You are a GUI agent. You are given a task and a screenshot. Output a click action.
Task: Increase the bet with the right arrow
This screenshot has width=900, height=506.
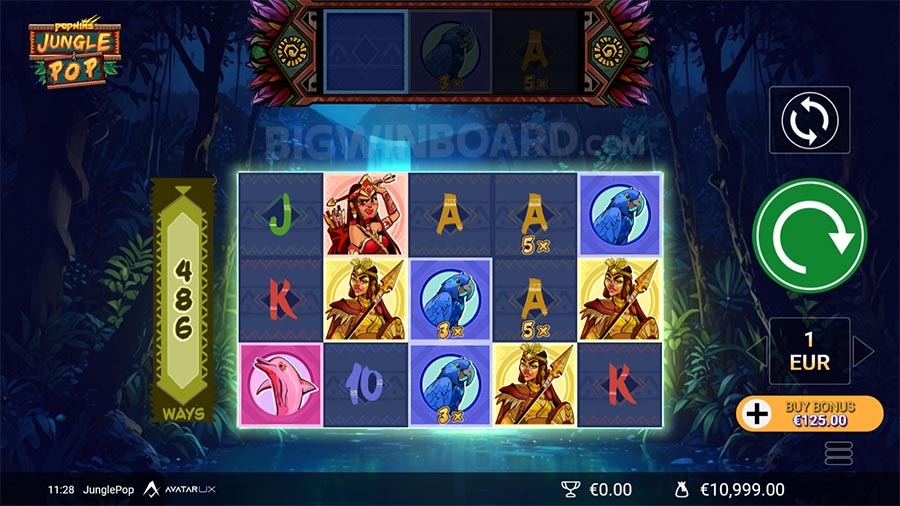point(862,351)
